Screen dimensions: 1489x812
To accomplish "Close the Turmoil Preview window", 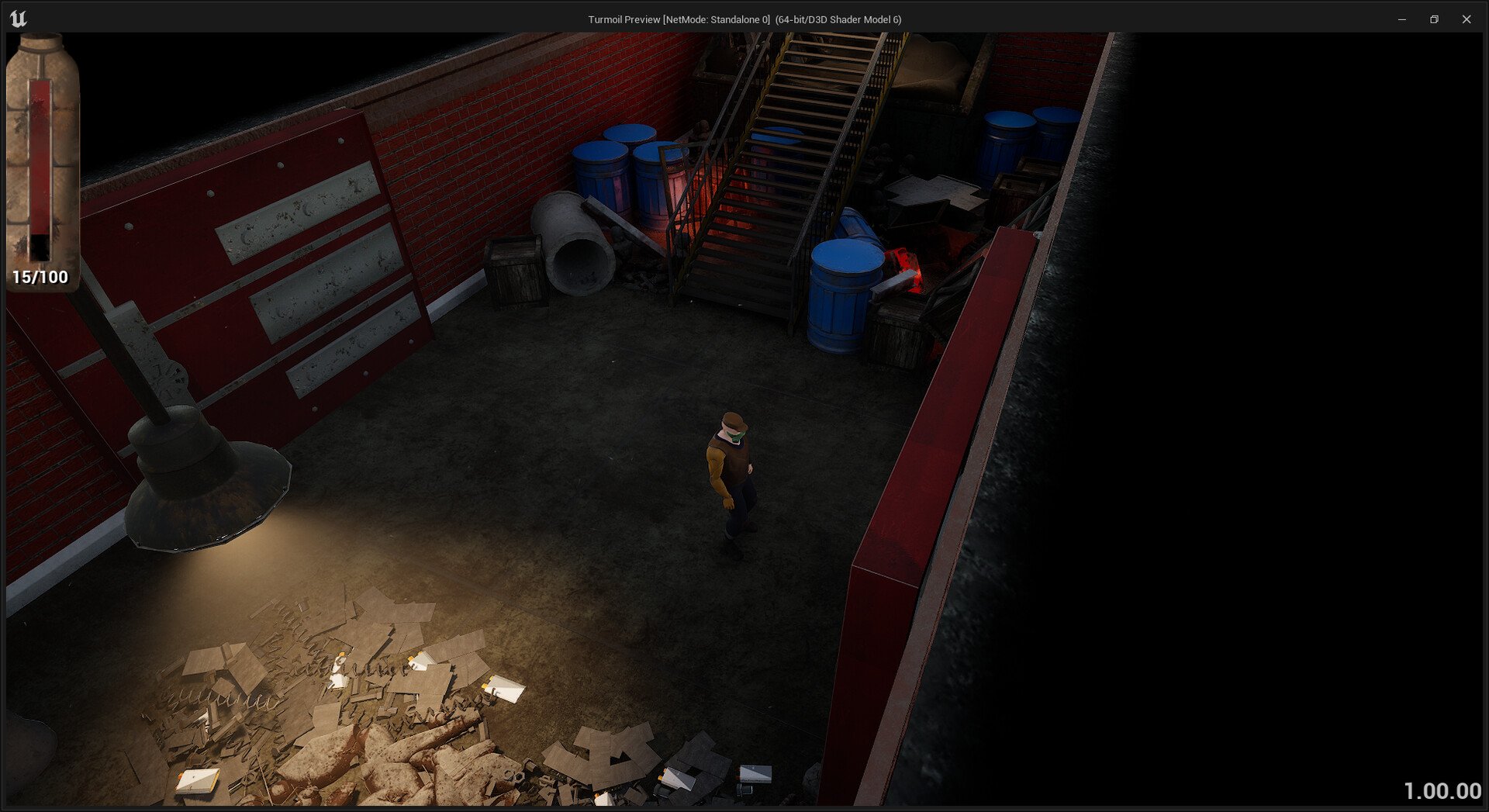I will (x=1466, y=19).
